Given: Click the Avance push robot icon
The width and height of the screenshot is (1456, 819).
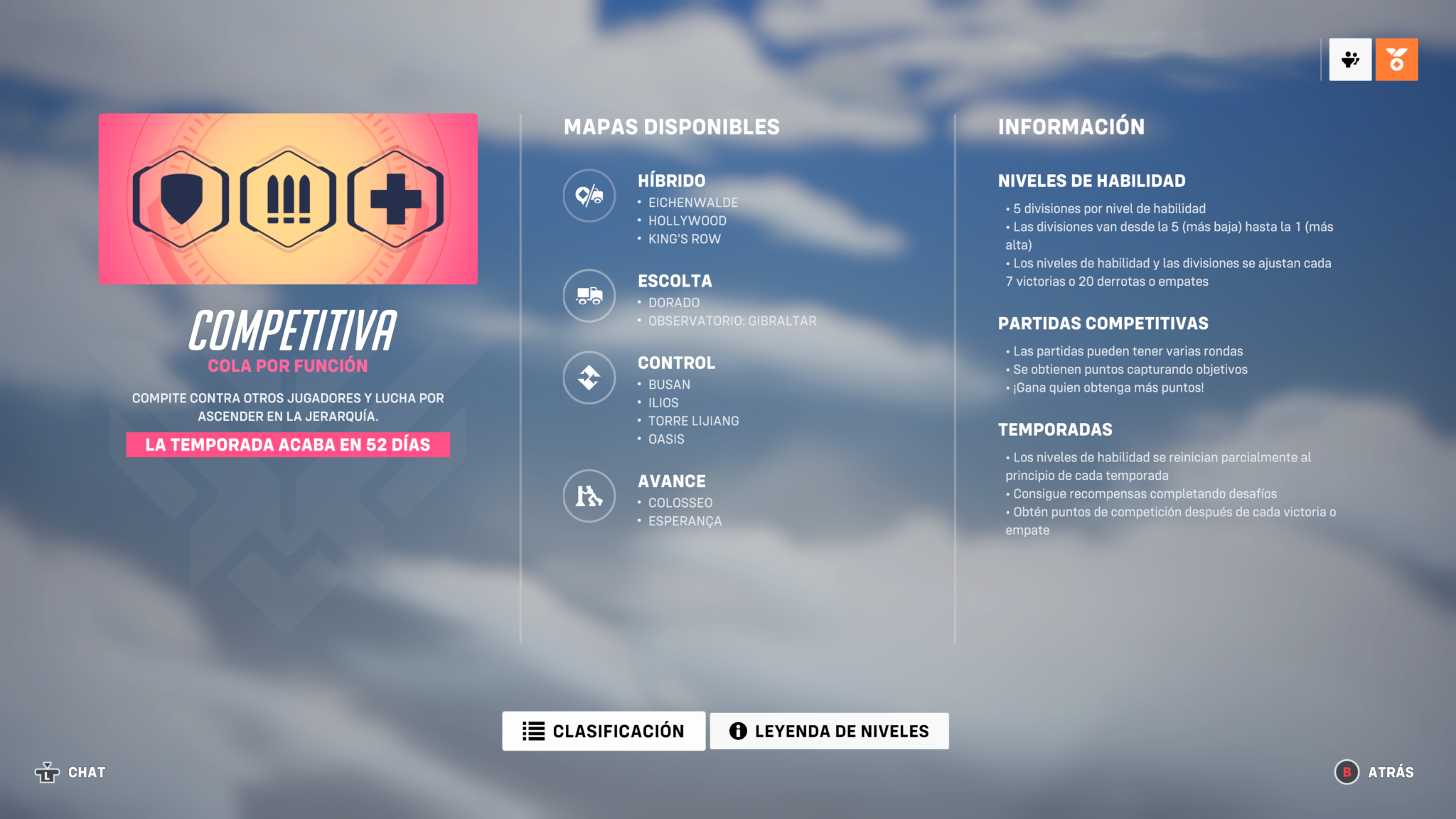Looking at the screenshot, I should point(589,496).
